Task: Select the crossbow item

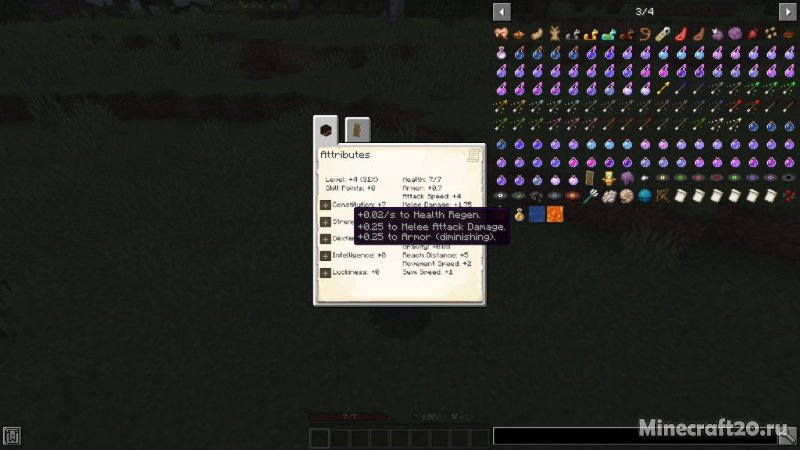Action: coord(663,196)
